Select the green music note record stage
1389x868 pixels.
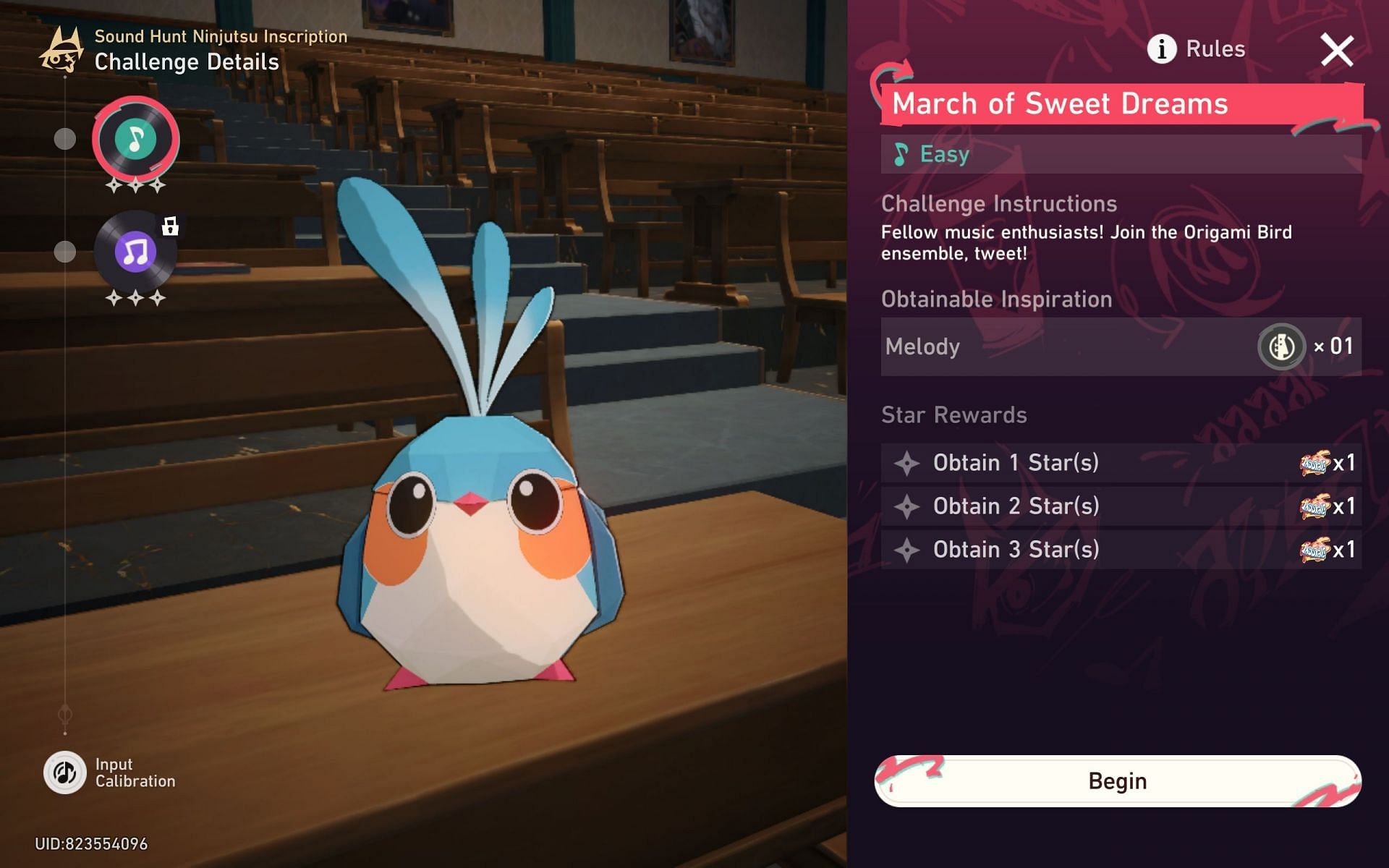[x=135, y=139]
